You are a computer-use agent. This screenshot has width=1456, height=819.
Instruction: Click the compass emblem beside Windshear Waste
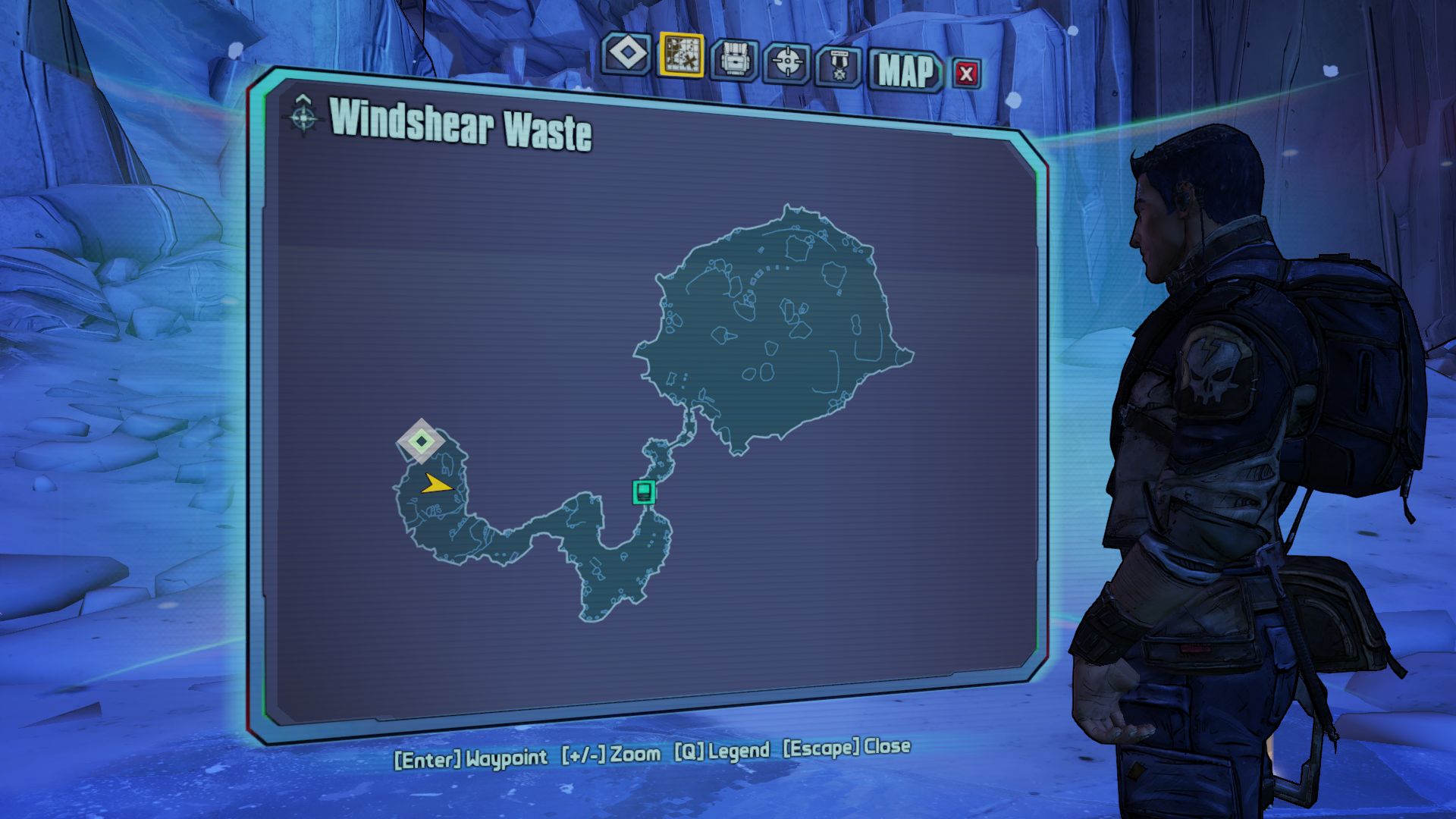coord(303,115)
